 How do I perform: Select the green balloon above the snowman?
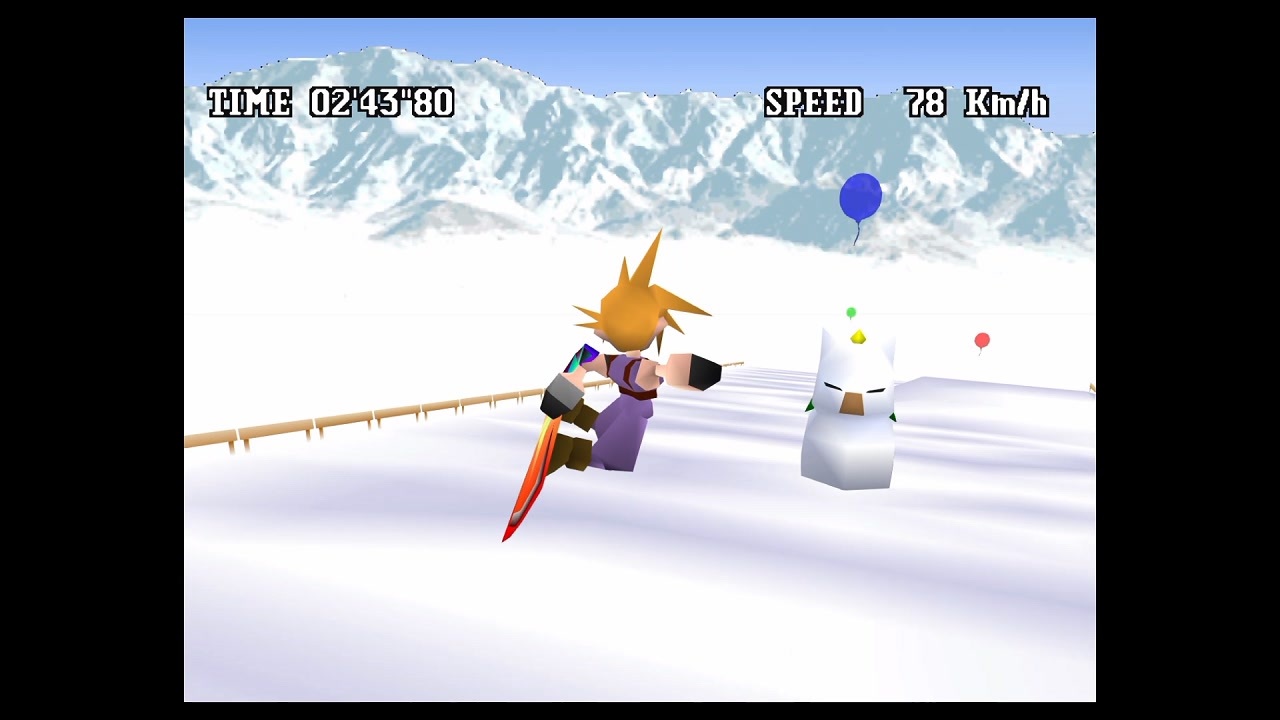(x=852, y=312)
